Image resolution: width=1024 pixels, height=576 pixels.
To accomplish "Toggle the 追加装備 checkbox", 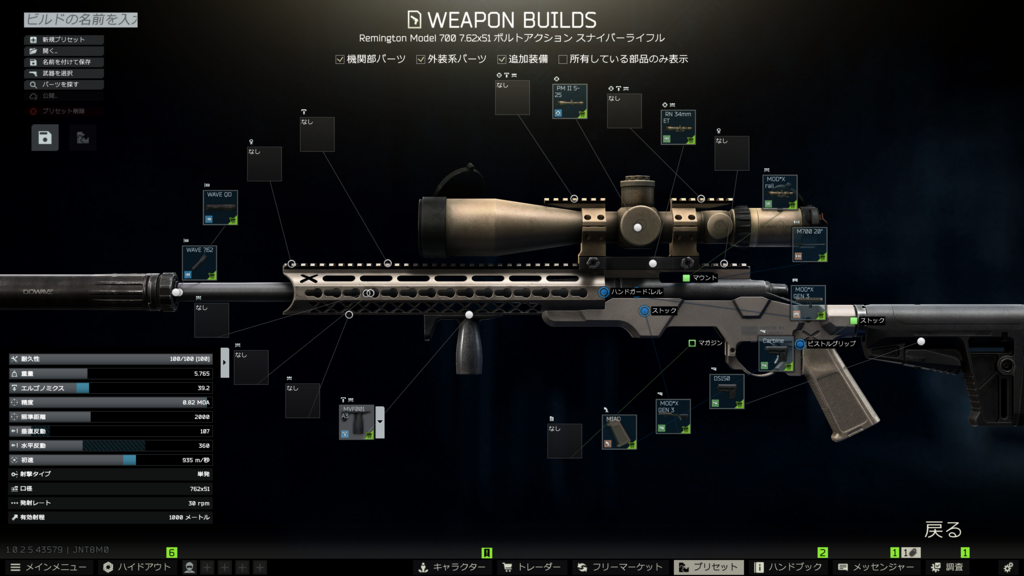I will tap(502, 60).
